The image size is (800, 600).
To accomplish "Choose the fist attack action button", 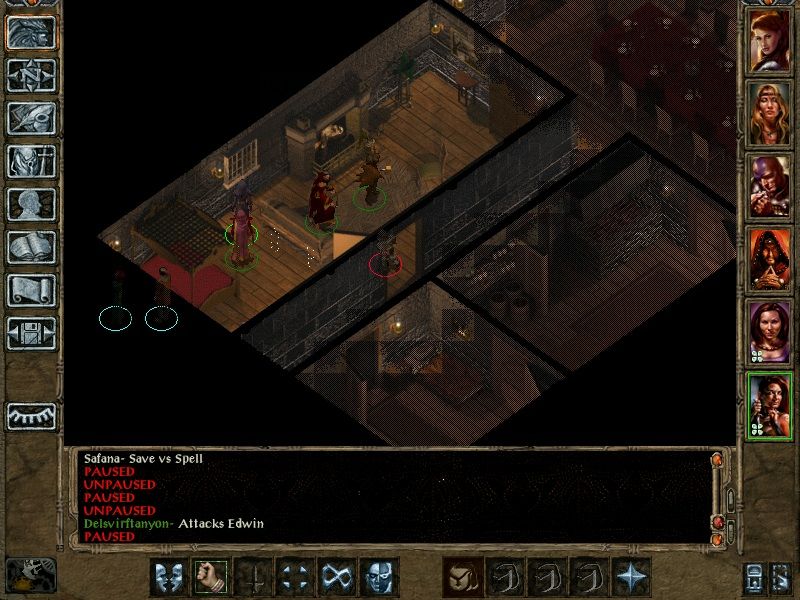I will [211, 576].
